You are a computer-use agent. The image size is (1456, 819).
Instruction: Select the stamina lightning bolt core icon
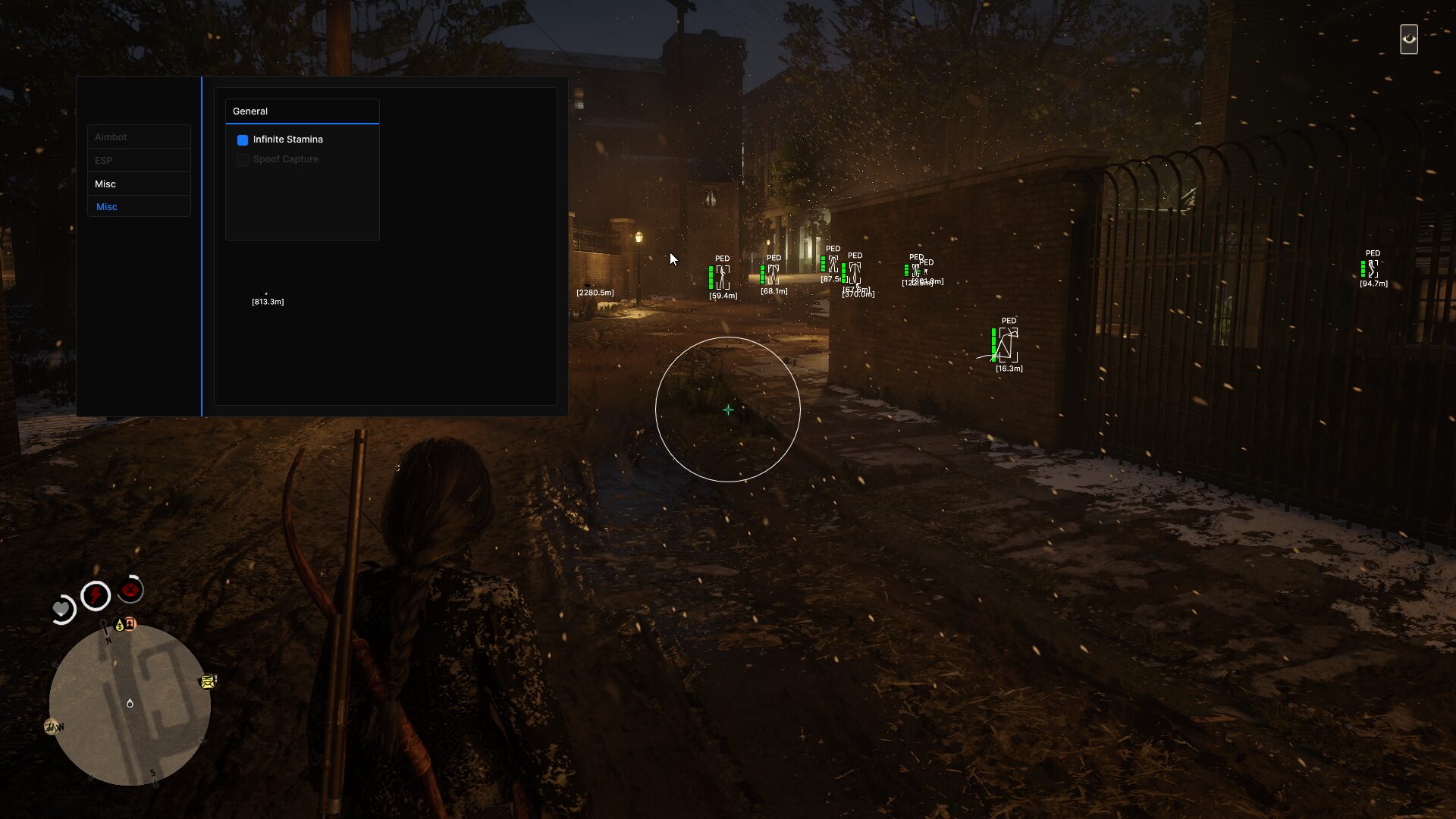coord(96,595)
